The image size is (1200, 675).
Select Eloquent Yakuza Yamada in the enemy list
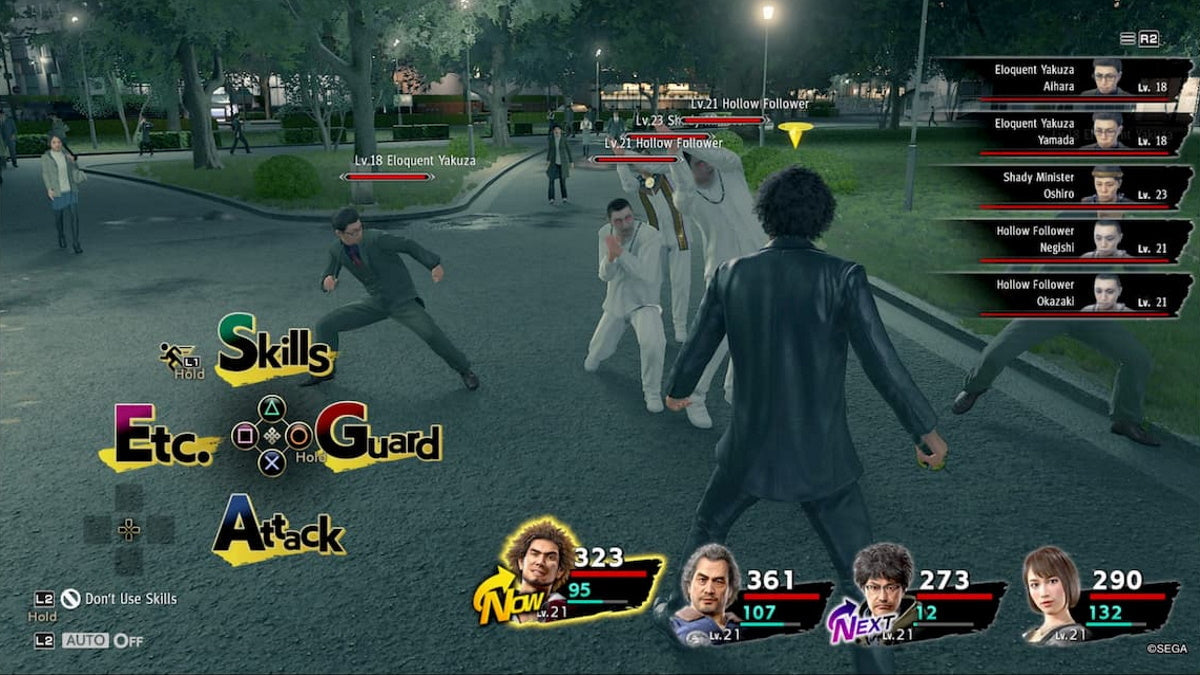pyautogui.click(x=1063, y=133)
